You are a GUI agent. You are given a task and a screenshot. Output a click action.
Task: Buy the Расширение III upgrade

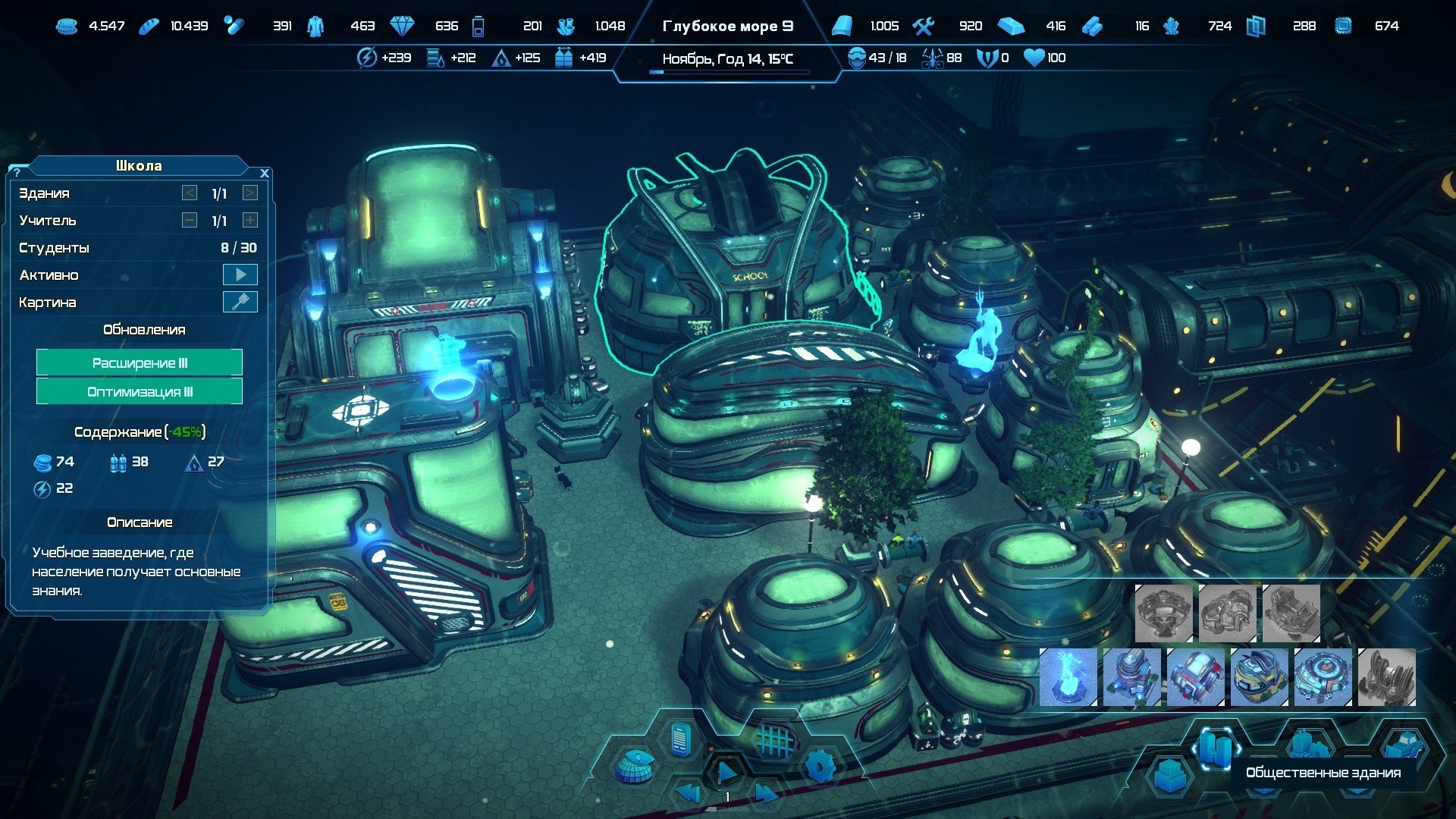click(x=140, y=362)
